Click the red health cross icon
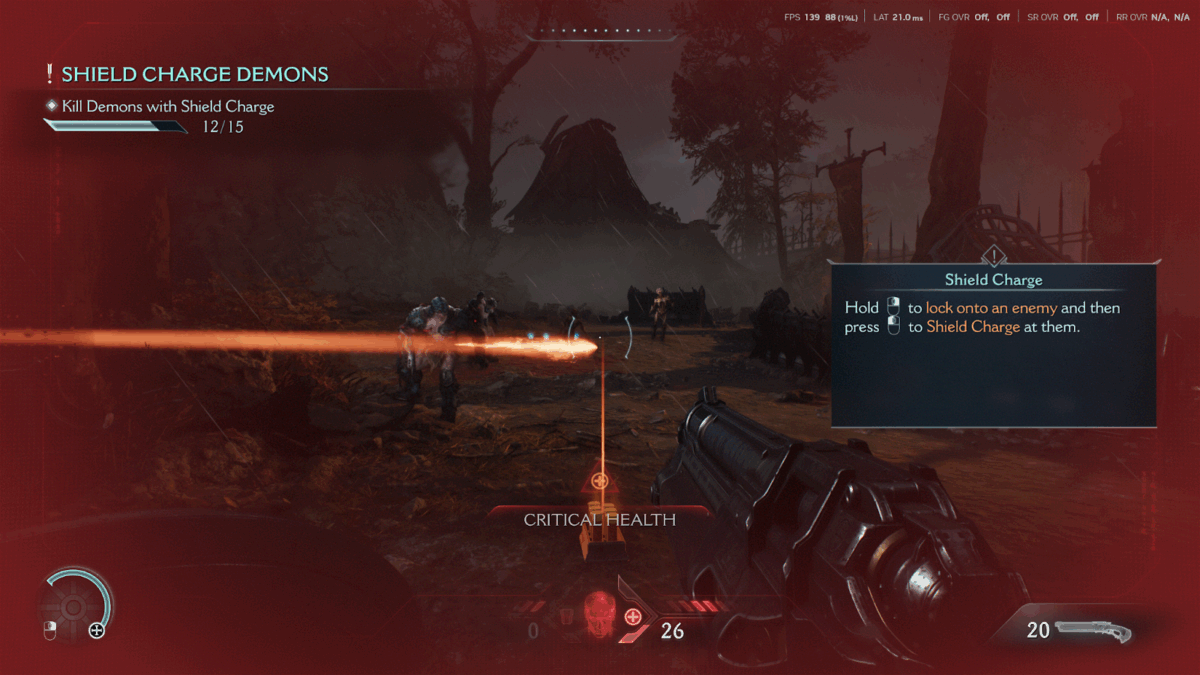1200x675 pixels. [x=633, y=617]
